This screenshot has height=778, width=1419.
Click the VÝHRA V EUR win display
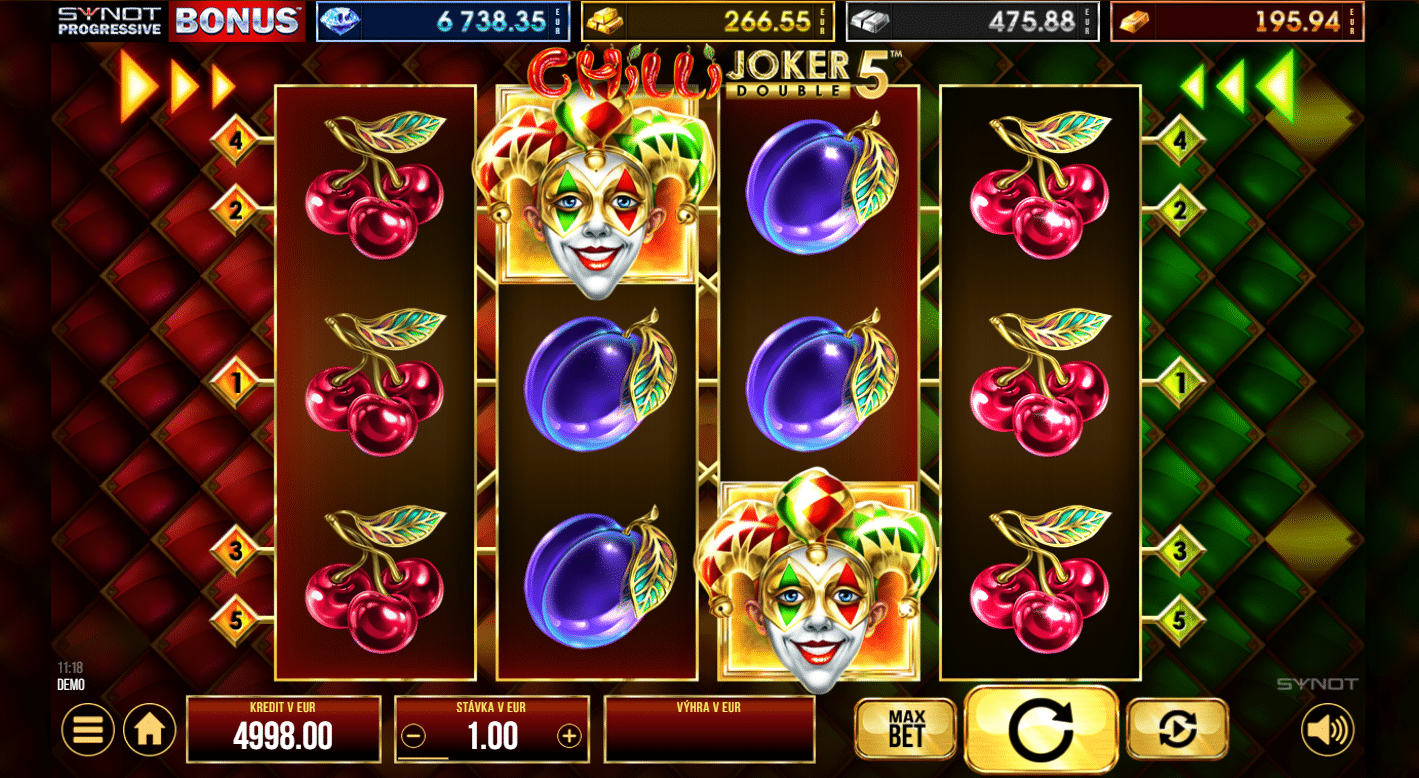[x=709, y=728]
